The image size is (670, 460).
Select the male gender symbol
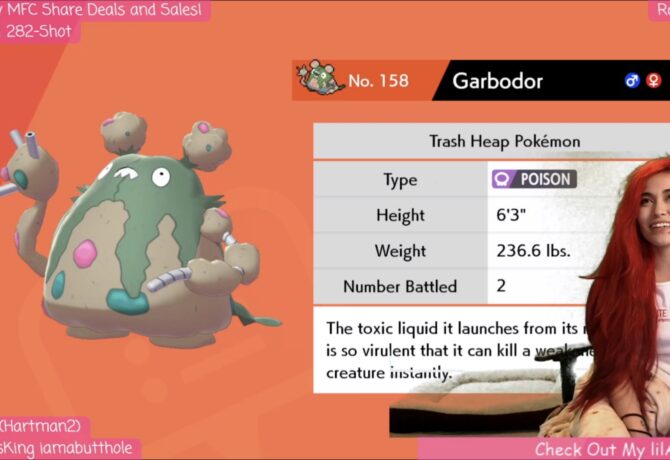tap(632, 81)
